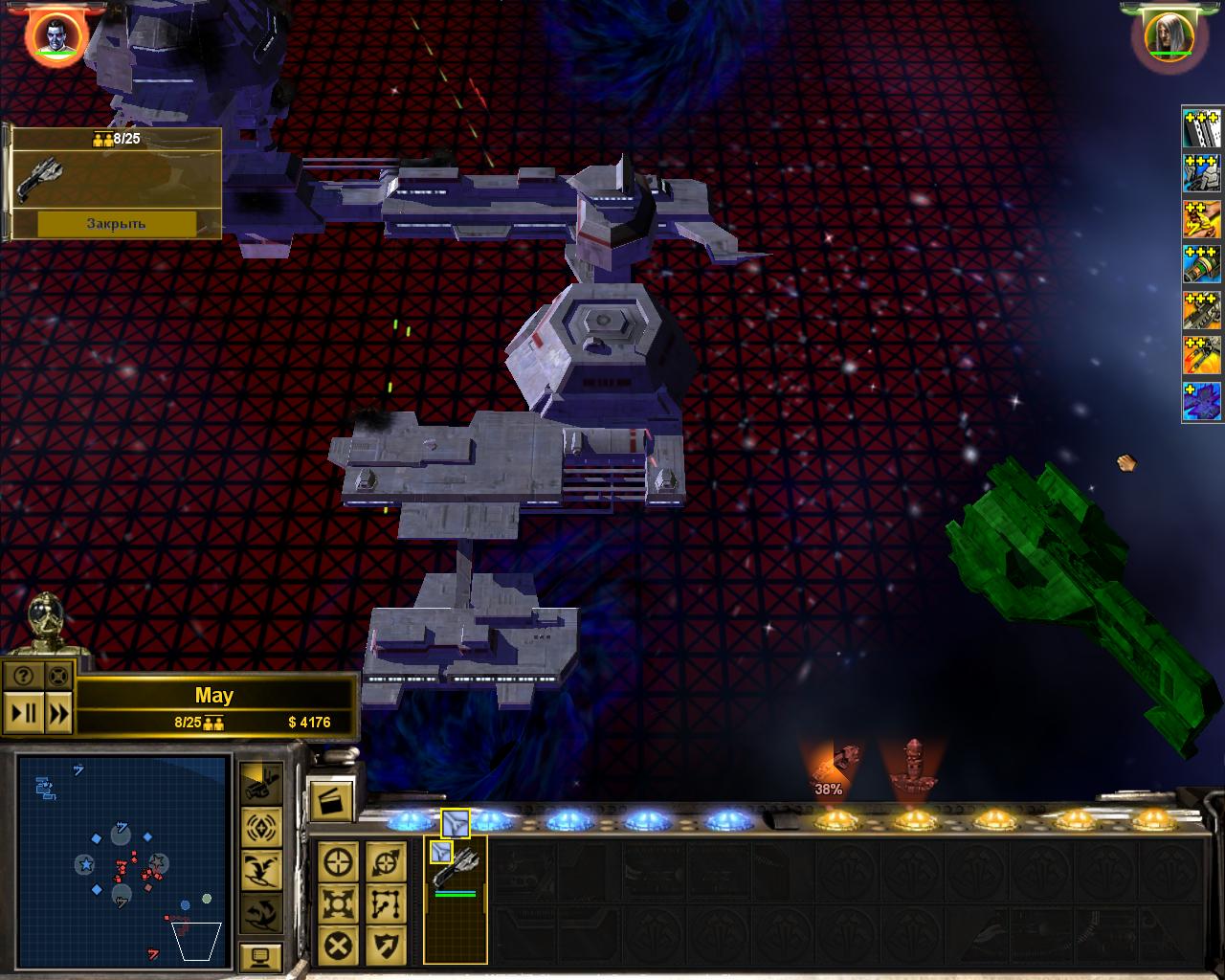Select the stop command X button
Viewport: 1225px width, 980px height.
click(339, 946)
